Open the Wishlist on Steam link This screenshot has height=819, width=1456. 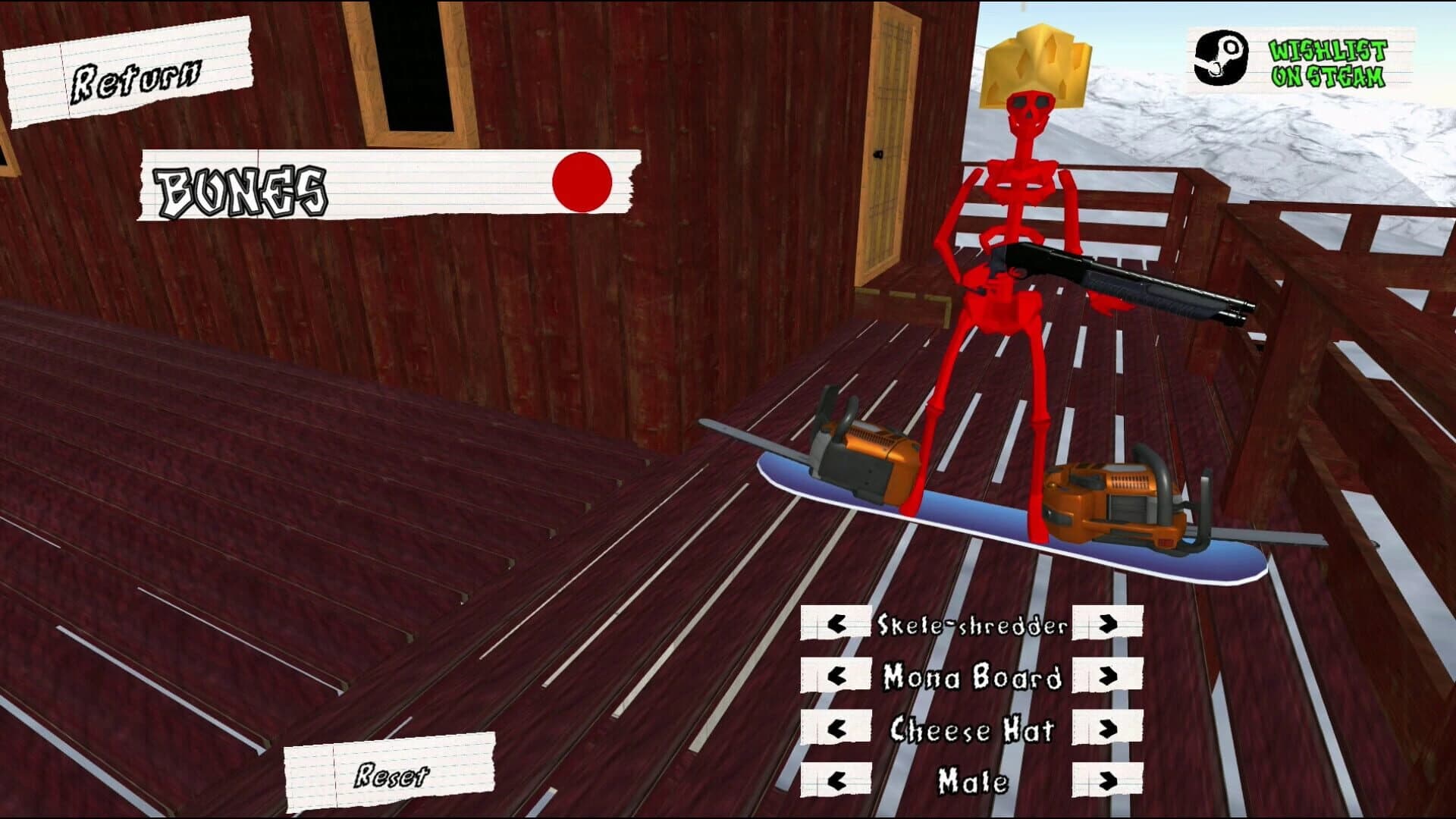1327,64
